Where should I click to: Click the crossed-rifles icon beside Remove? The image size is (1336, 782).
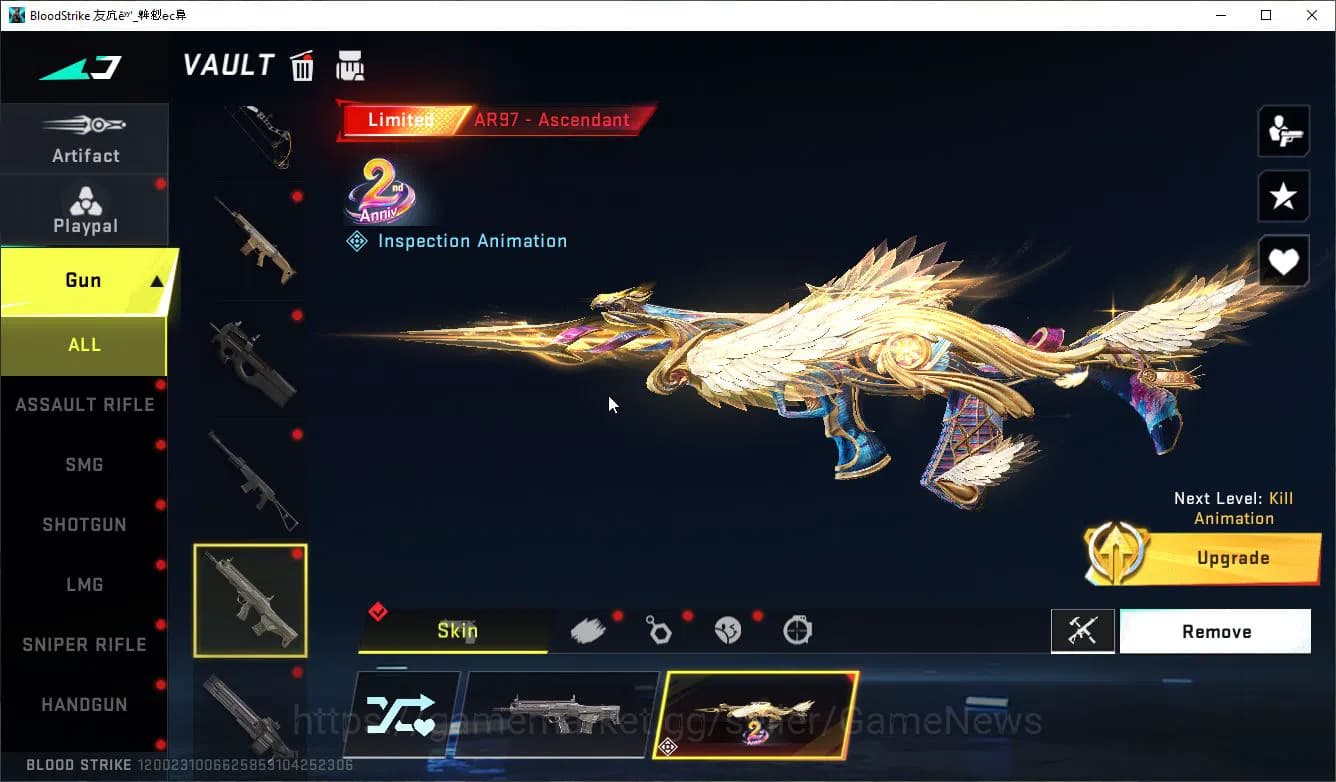(x=1083, y=631)
